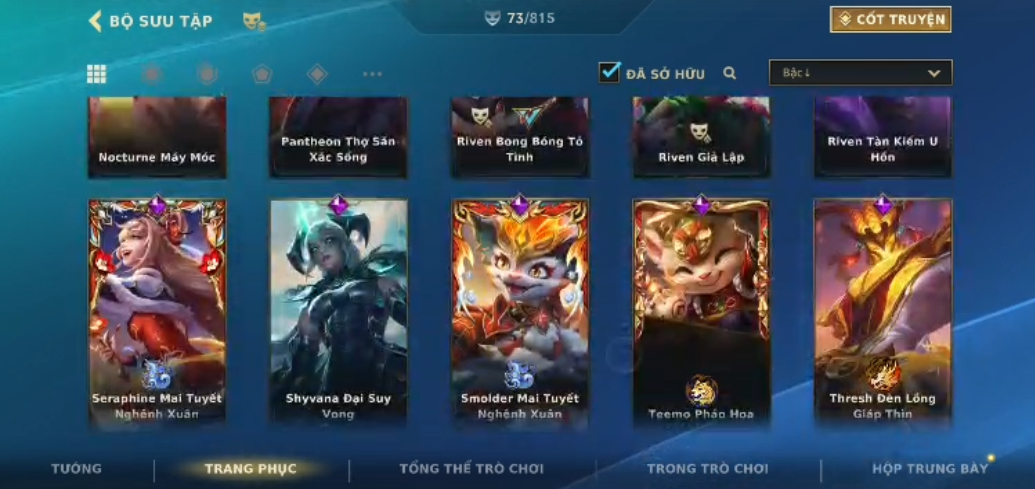Select the Thresh Đèn Lồng skin card
1035x489 pixels.
[882, 310]
